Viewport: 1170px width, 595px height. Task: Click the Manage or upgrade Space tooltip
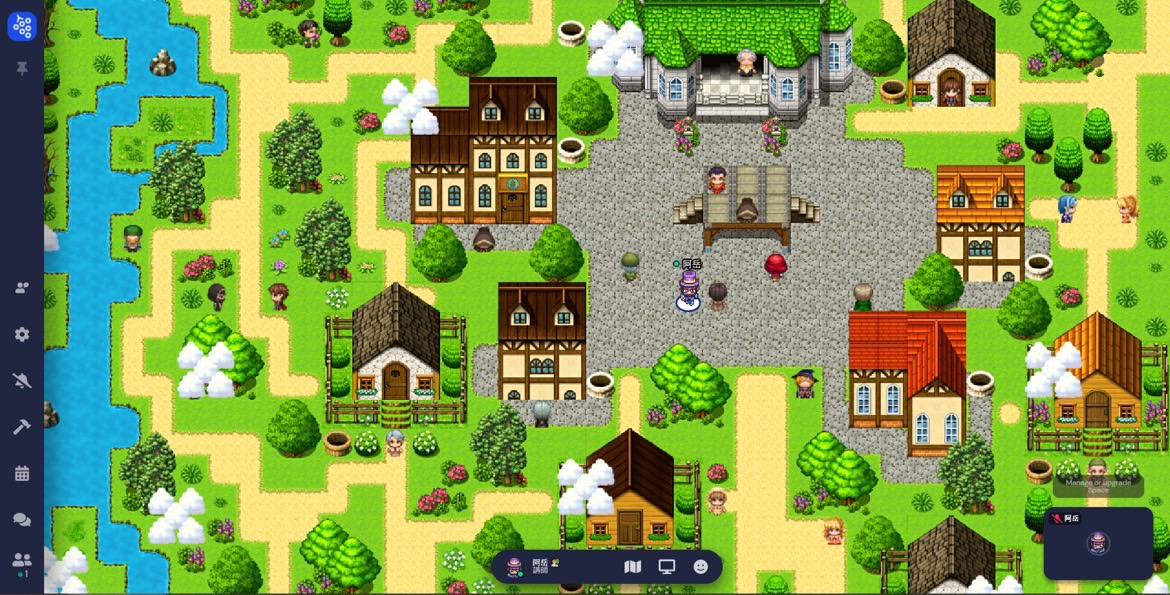coord(1098,486)
